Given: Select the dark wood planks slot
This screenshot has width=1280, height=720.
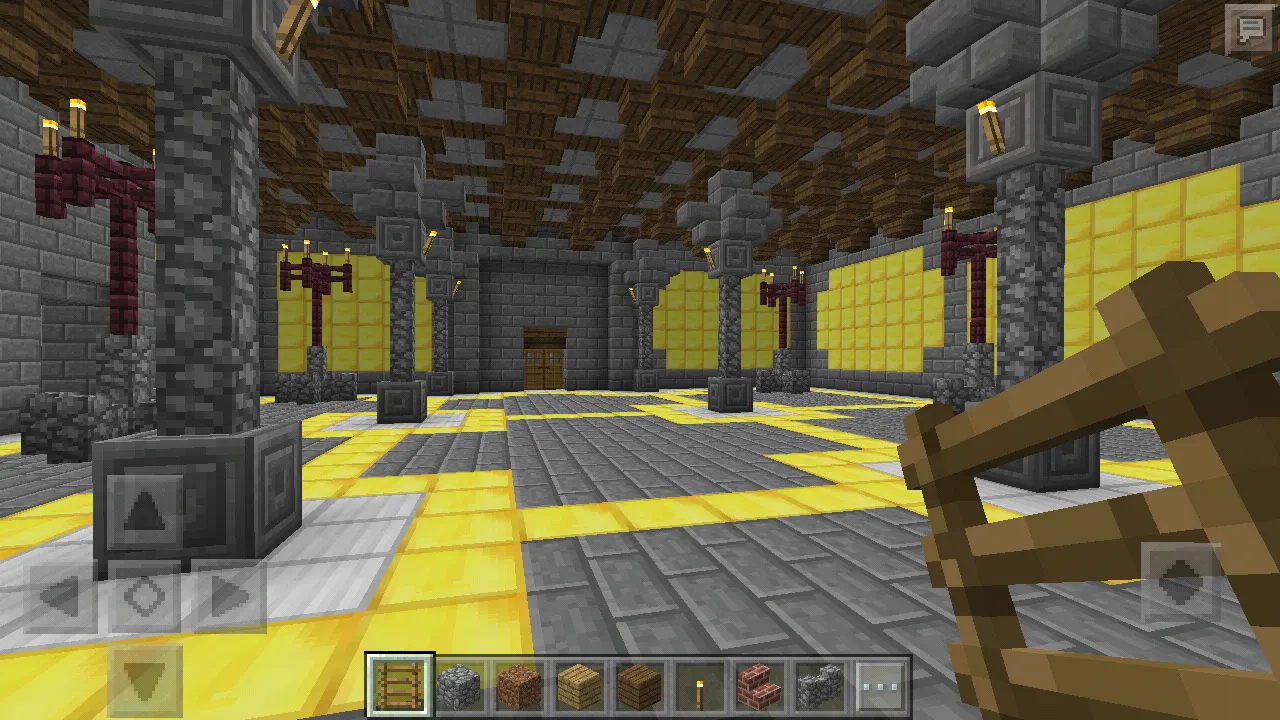Looking at the screenshot, I should coord(639,686).
